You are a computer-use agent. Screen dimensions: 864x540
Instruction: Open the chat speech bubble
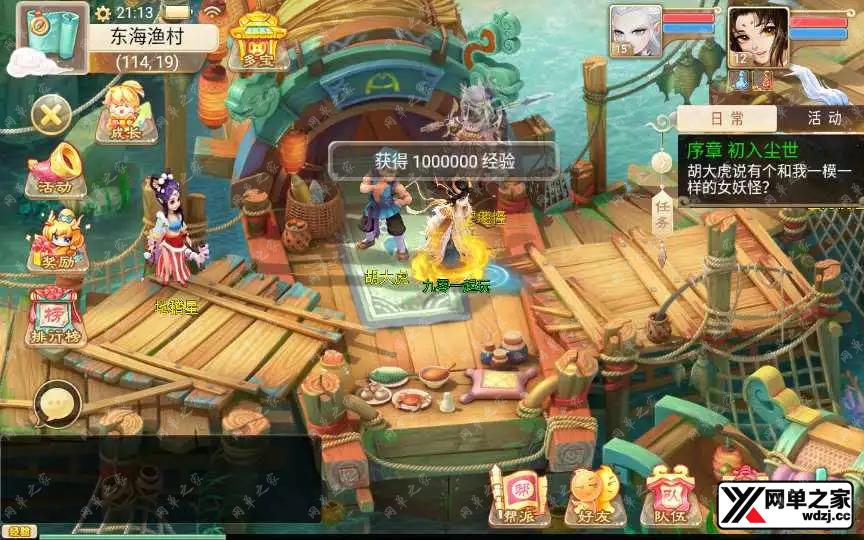(x=57, y=406)
